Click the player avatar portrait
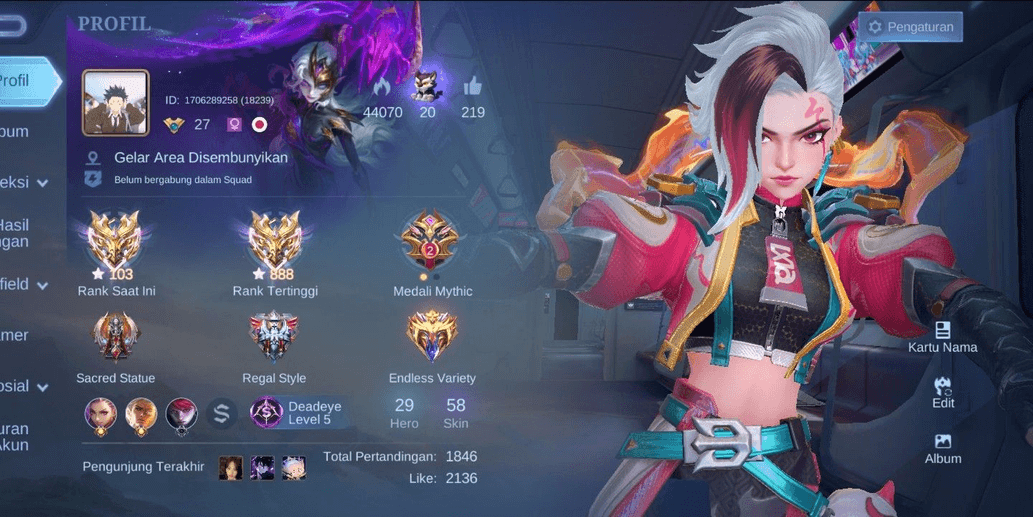This screenshot has width=1033, height=517. coord(115,102)
